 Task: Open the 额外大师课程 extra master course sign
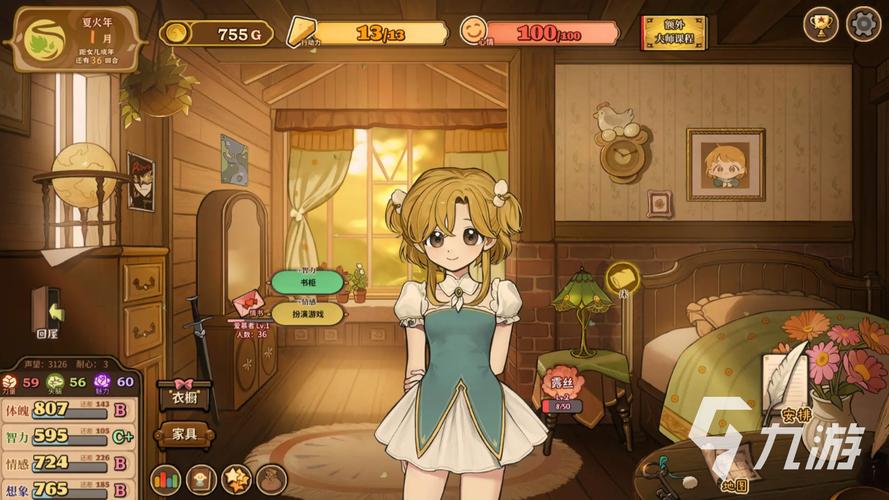click(x=672, y=32)
